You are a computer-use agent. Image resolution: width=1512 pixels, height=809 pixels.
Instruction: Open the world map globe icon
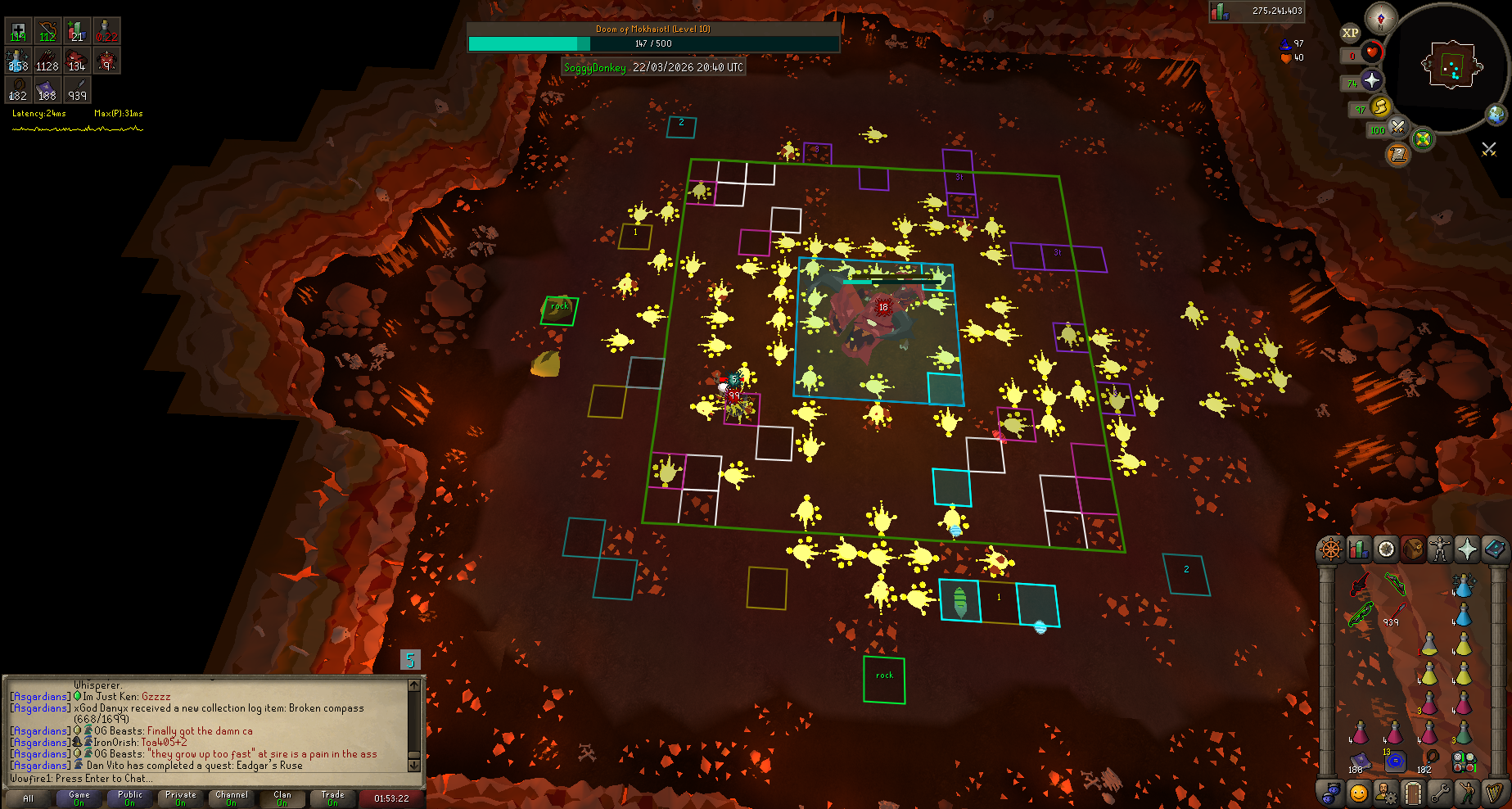click(1496, 115)
